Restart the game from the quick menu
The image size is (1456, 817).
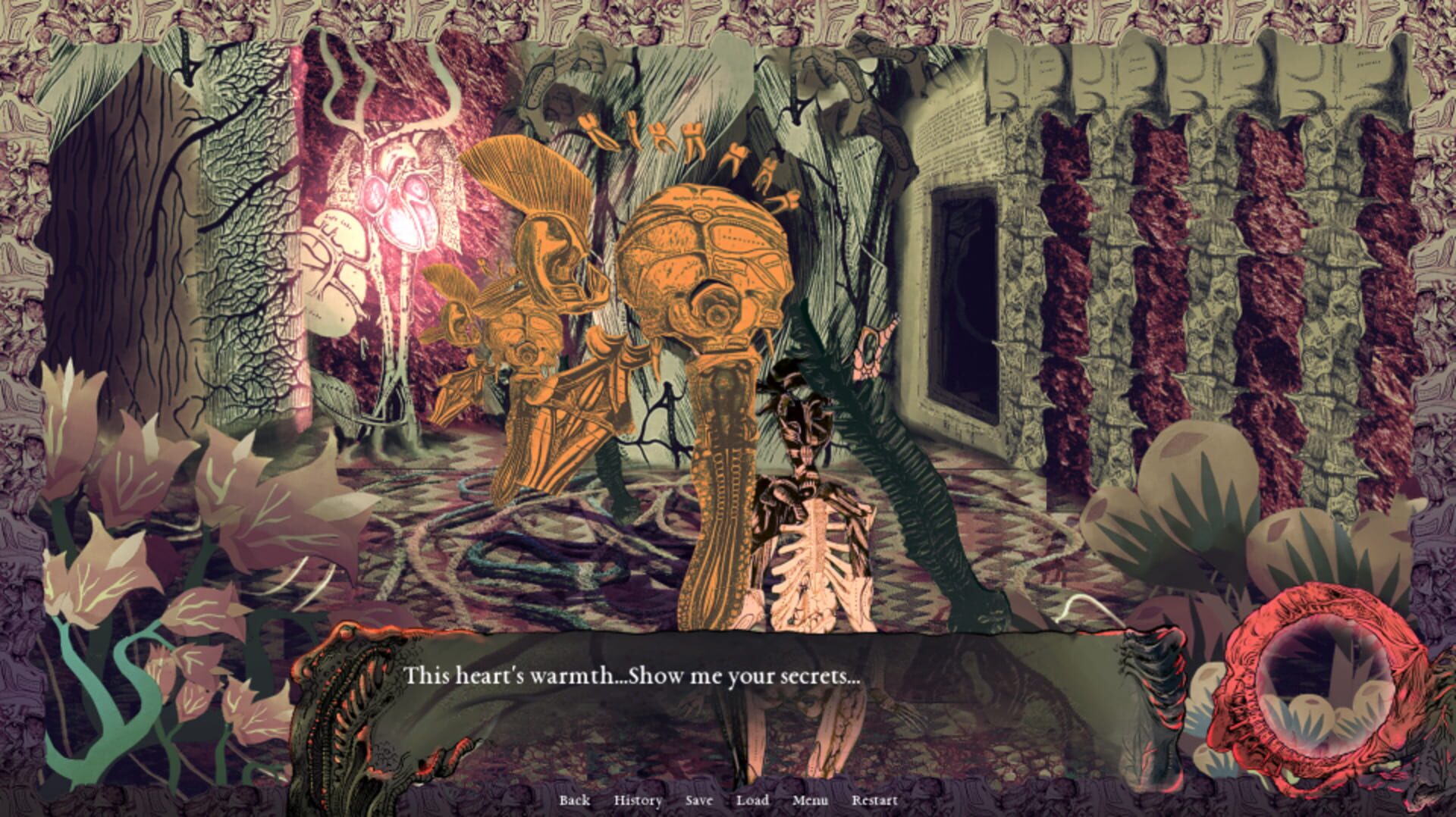click(x=874, y=800)
